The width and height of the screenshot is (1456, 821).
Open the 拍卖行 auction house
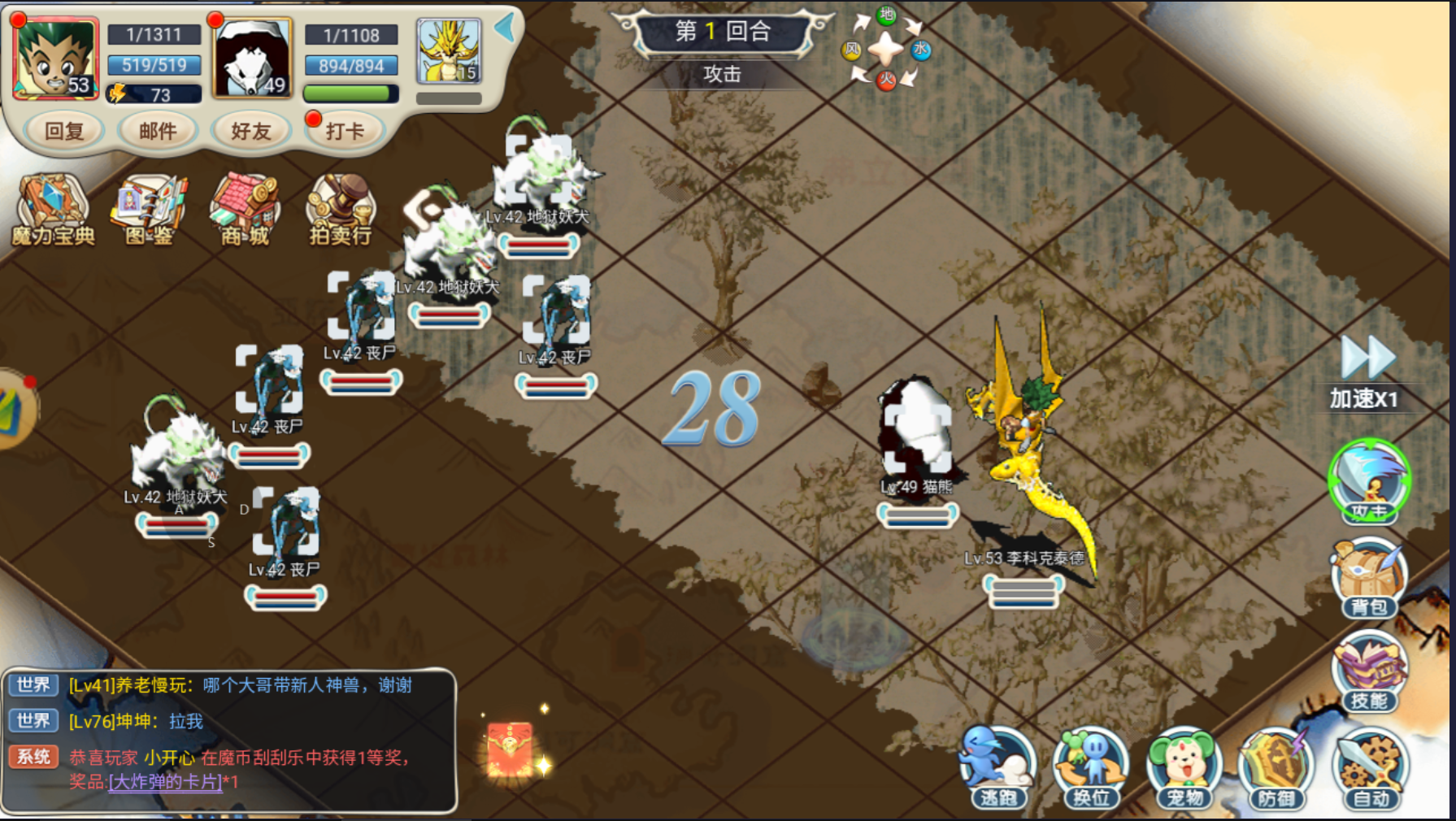coord(341,210)
